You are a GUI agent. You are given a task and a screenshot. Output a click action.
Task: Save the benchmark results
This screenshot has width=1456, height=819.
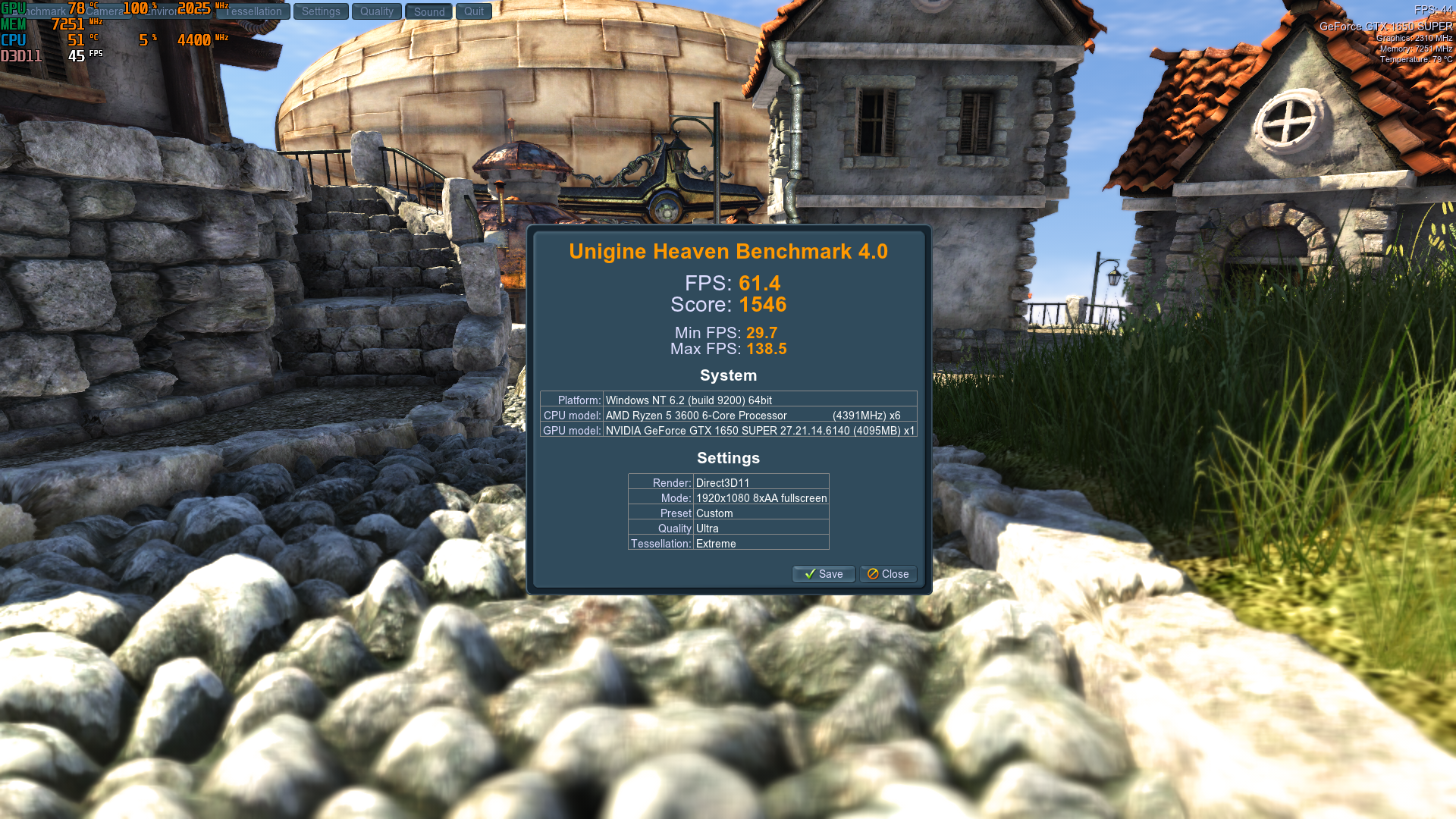click(824, 574)
